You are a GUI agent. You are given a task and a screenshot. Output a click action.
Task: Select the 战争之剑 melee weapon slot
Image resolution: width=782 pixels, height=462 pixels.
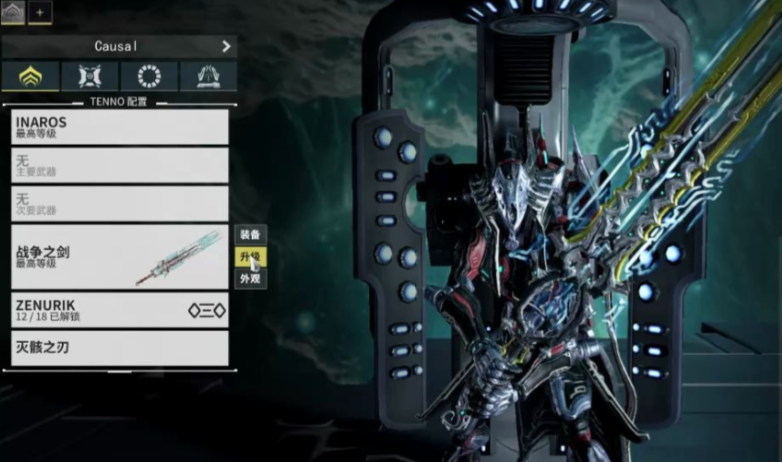coord(119,257)
